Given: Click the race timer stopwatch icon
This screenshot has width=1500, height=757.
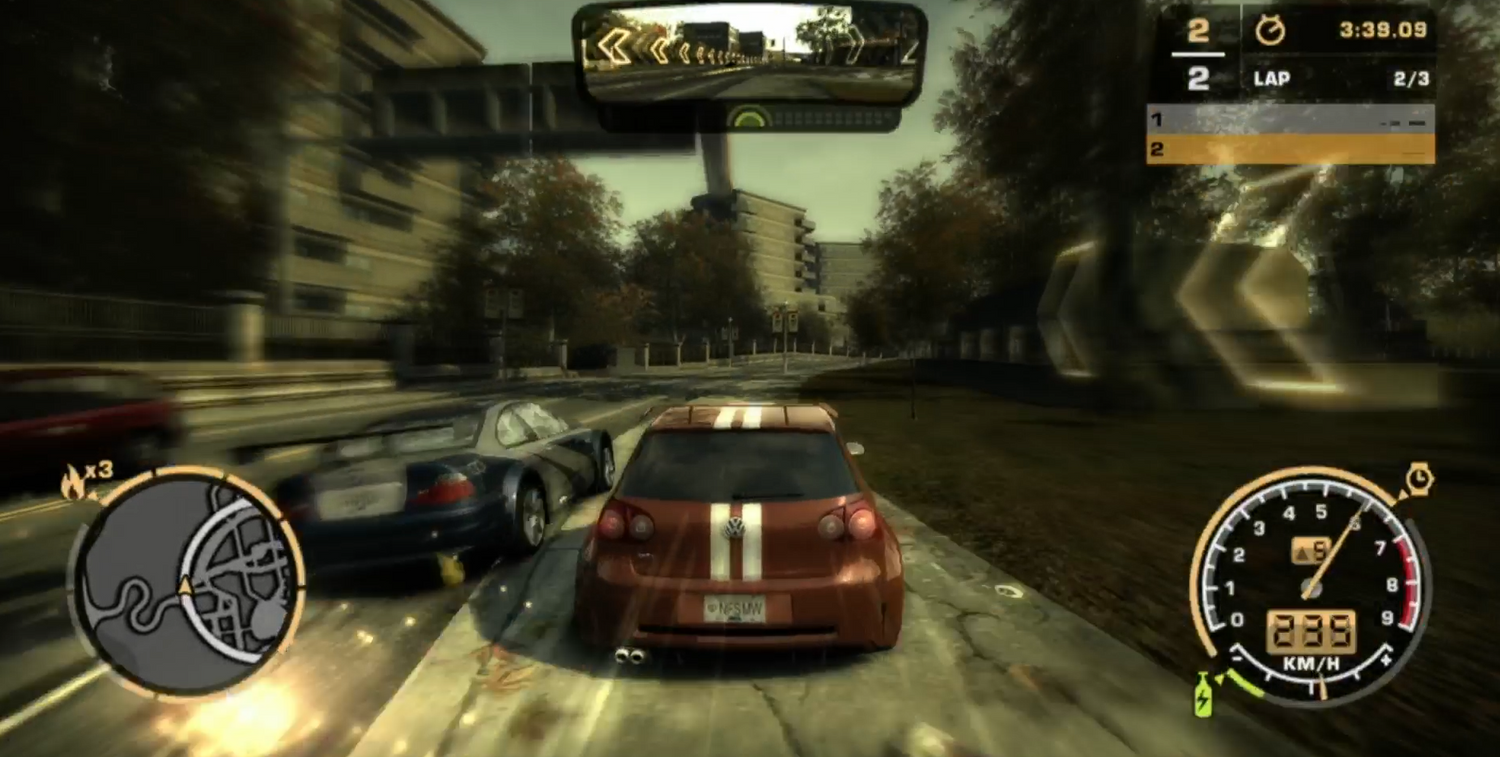Looking at the screenshot, I should 1270,30.
